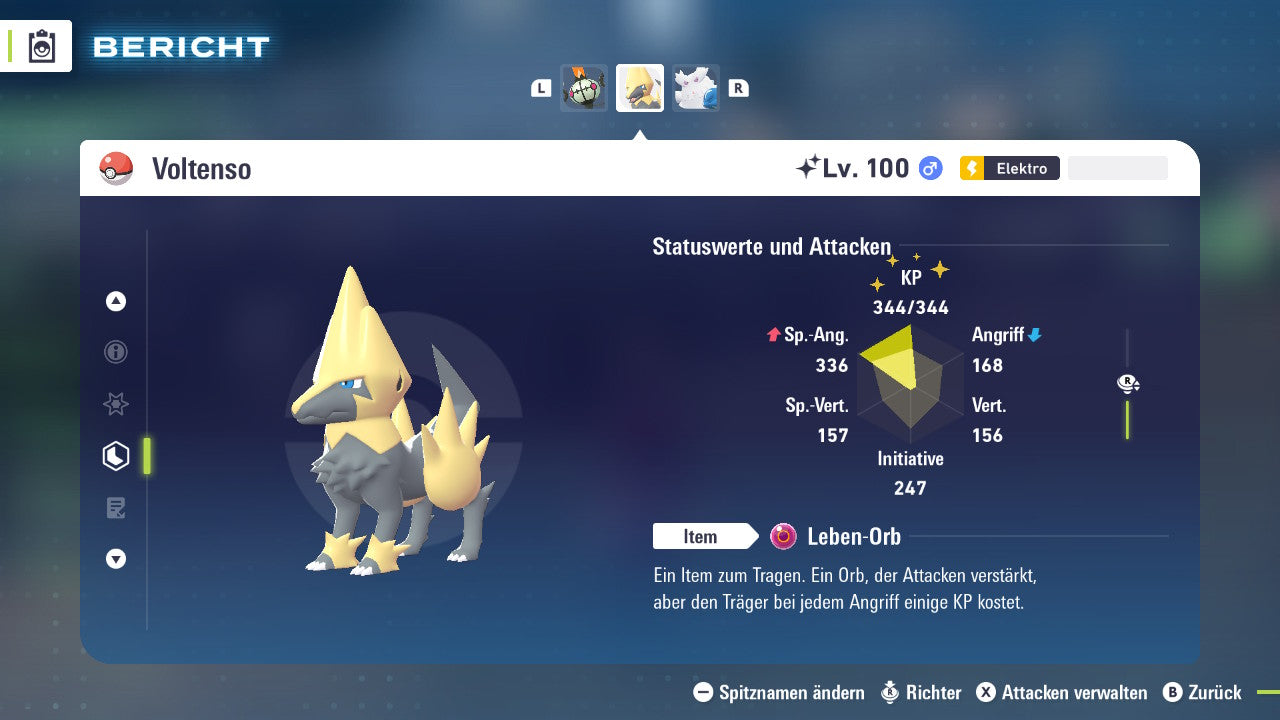This screenshot has width=1280, height=720.
Task: Open the stats and moves panel icon
Action: pyautogui.click(x=116, y=455)
